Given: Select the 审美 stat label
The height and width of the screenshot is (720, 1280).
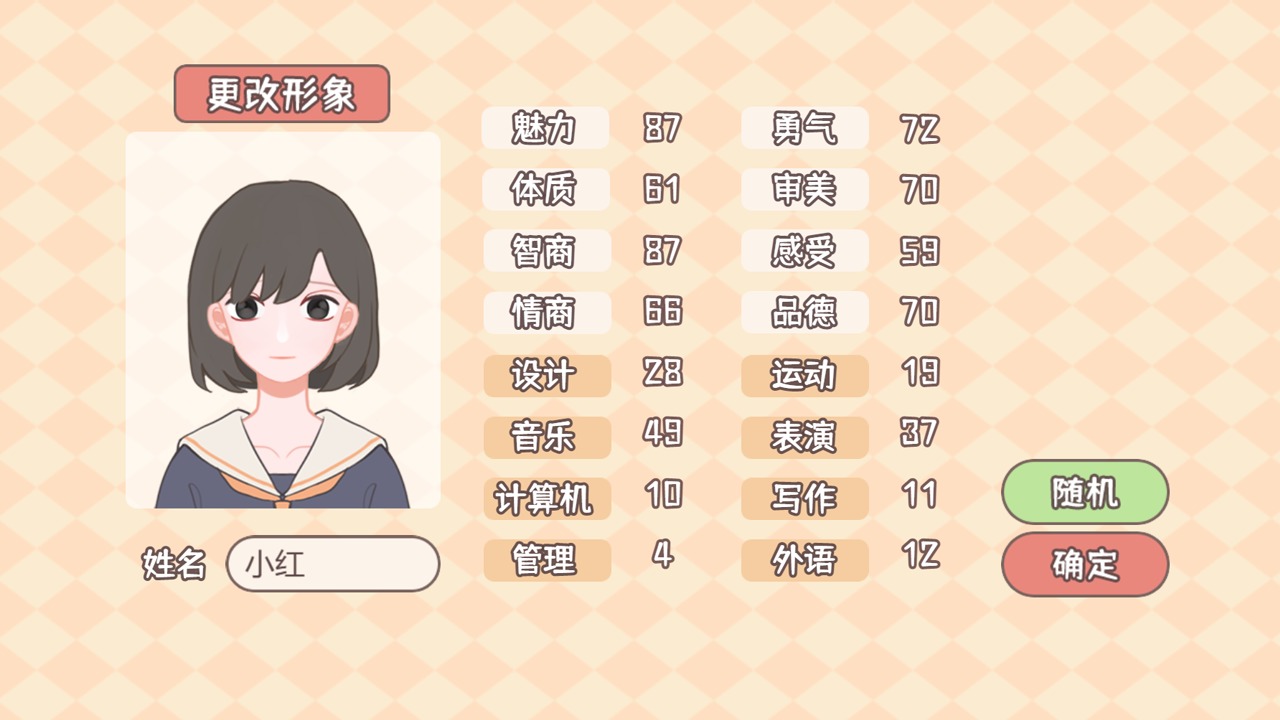Looking at the screenshot, I should click(804, 190).
